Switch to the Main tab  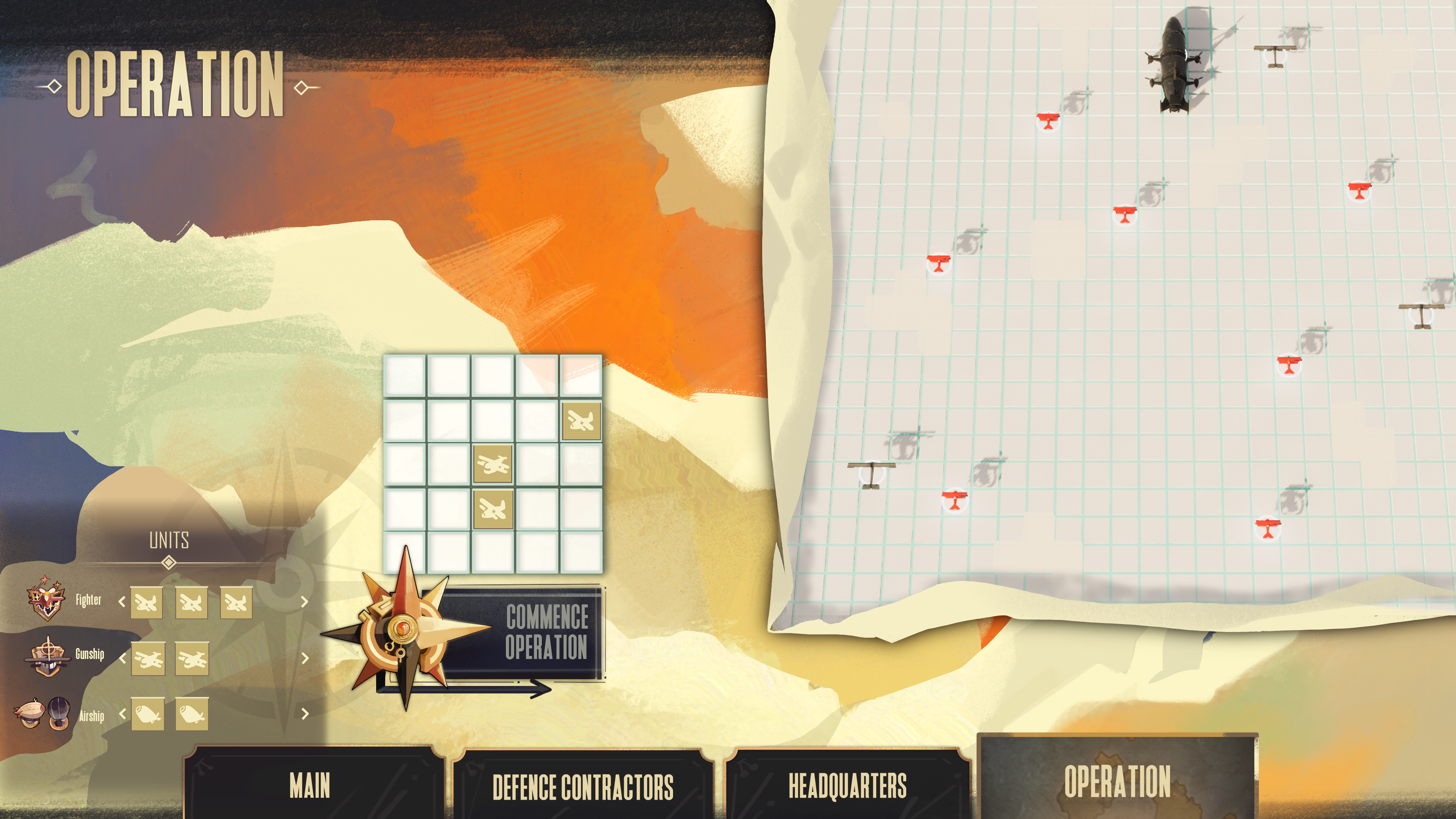(310, 785)
